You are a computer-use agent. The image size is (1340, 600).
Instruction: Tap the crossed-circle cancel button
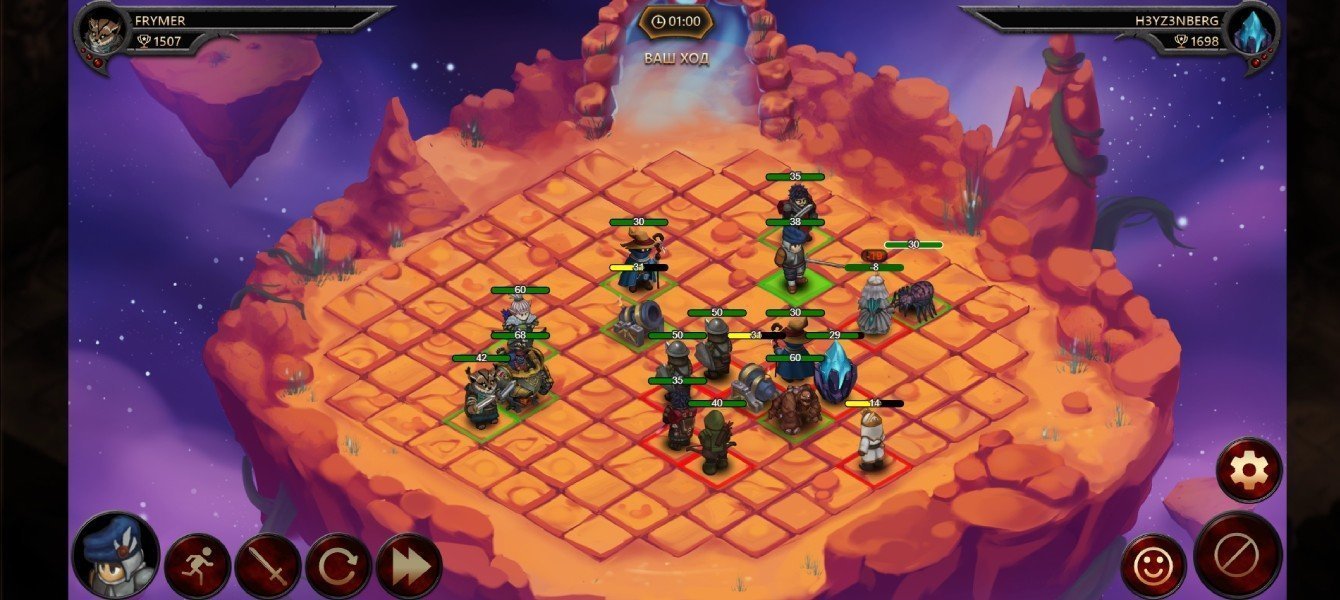coord(1238,555)
